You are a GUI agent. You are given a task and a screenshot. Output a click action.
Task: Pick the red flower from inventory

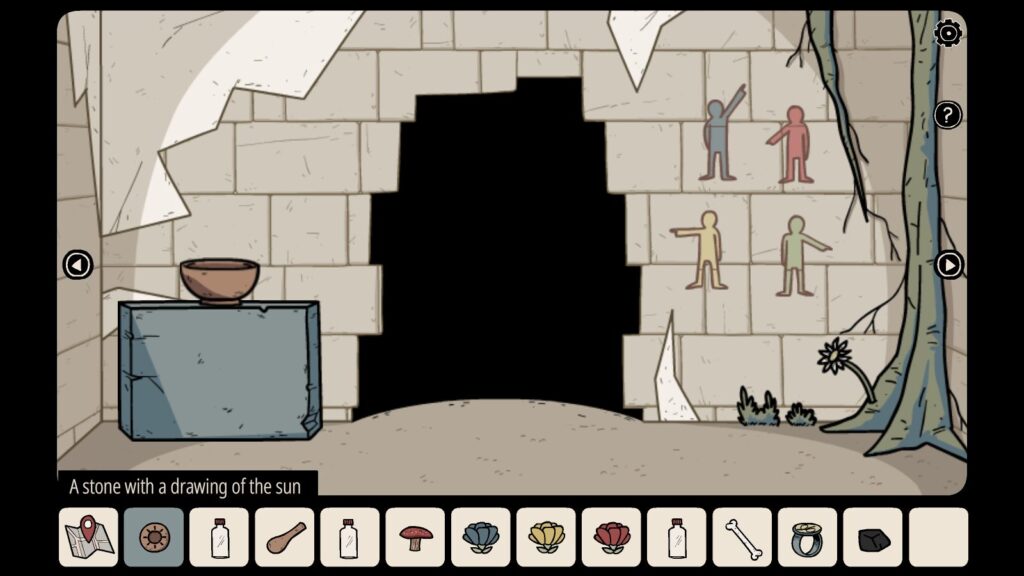tap(612, 537)
